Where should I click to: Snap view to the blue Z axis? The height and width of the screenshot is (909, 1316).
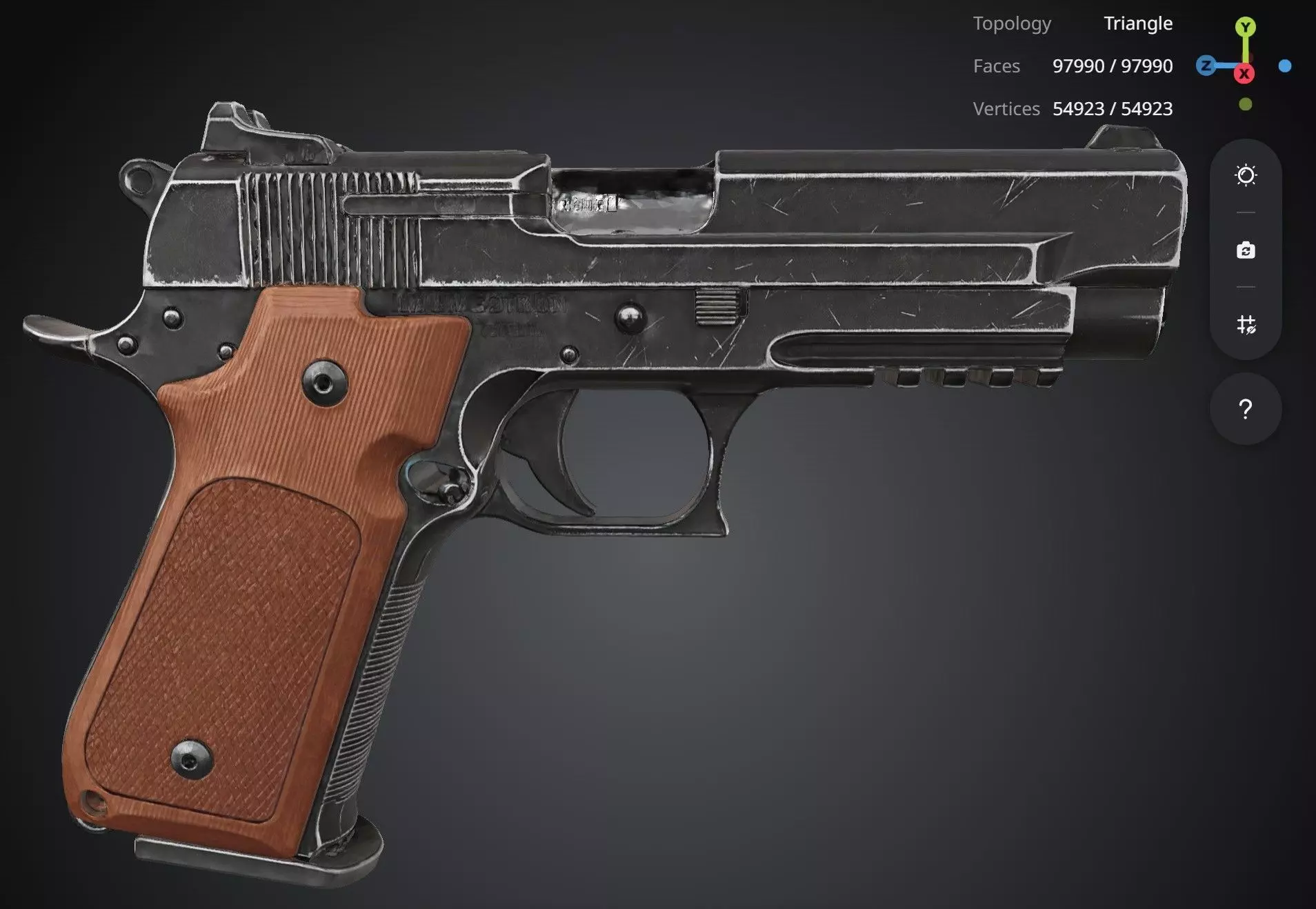1206,66
